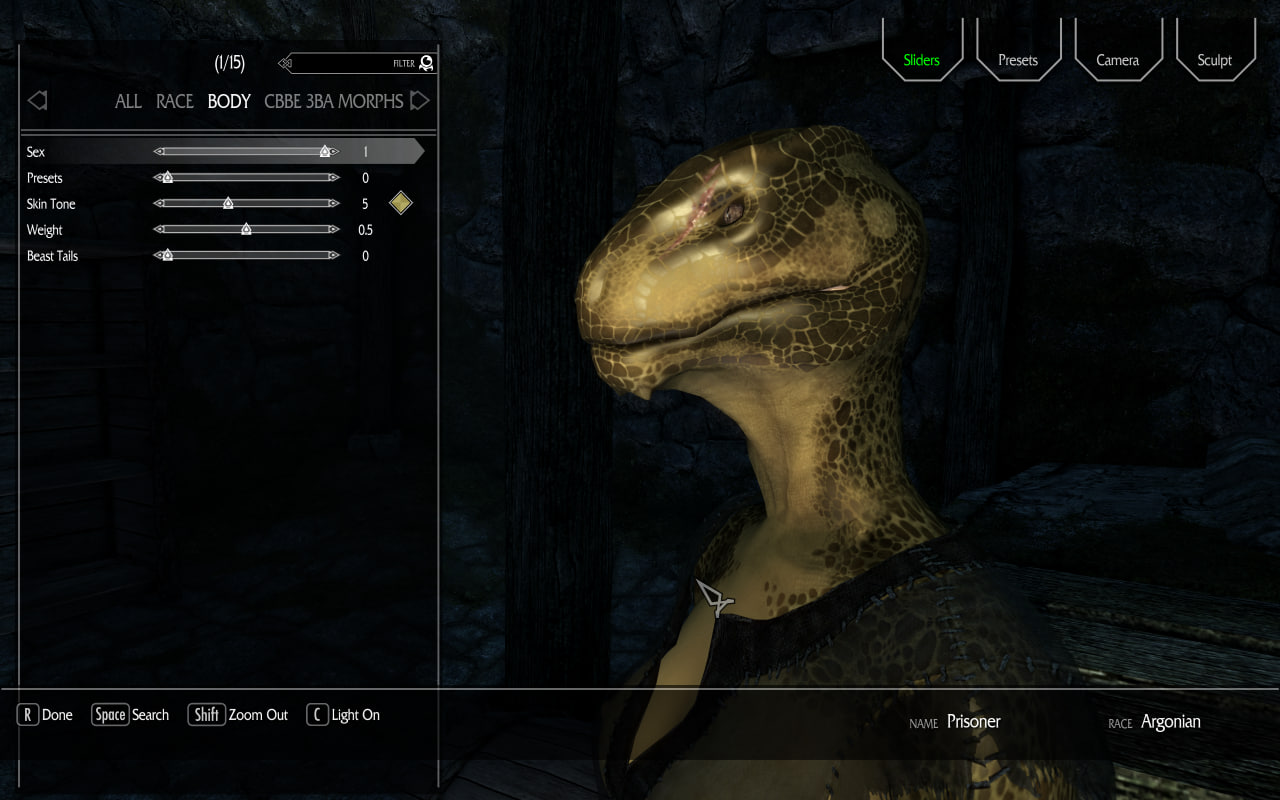Image resolution: width=1280 pixels, height=800 pixels.
Task: Select the BODY slider category
Action: (x=229, y=101)
